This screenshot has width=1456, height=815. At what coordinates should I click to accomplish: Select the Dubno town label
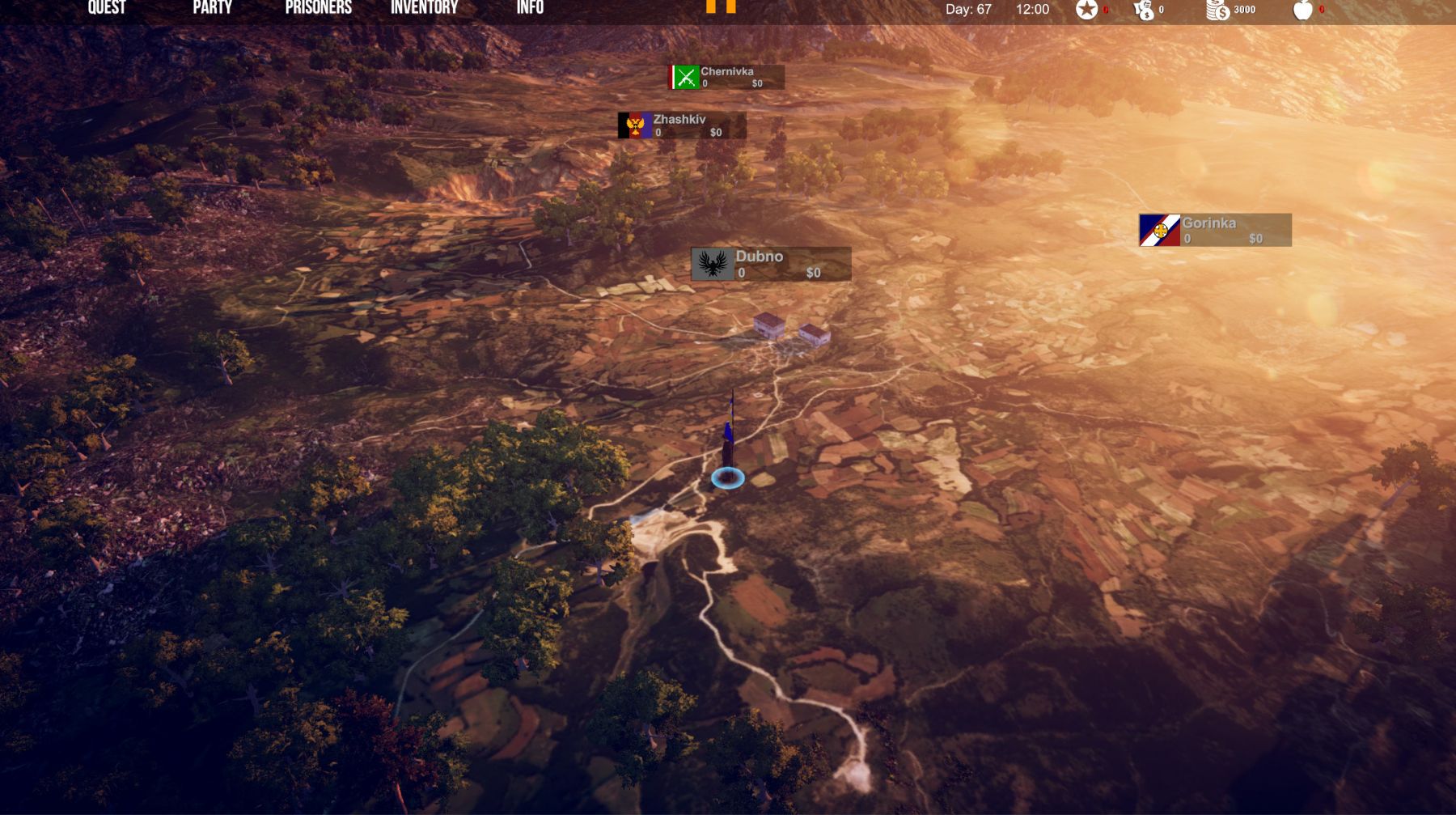(x=771, y=264)
